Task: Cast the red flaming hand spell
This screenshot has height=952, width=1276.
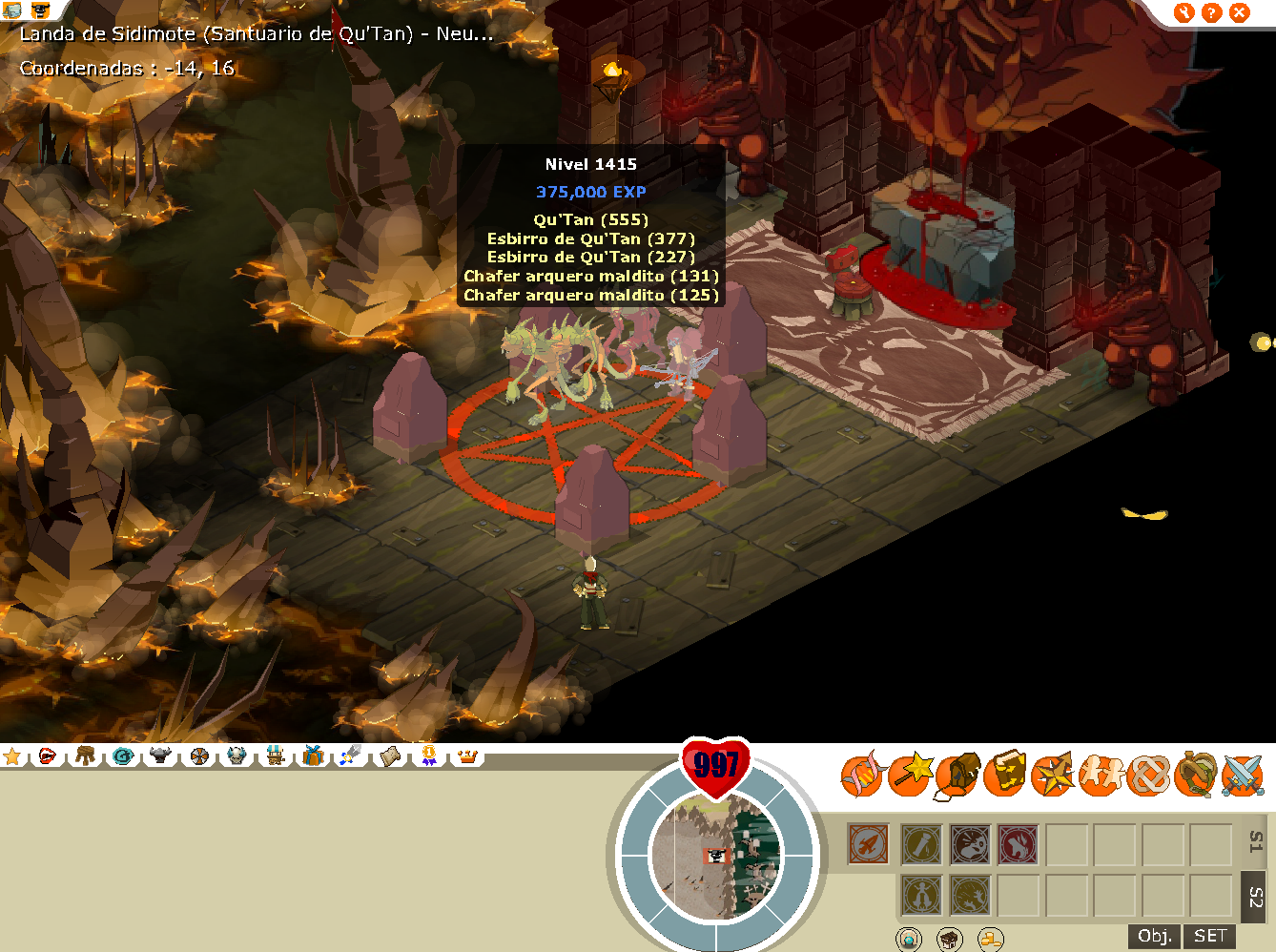Action: 1018,844
